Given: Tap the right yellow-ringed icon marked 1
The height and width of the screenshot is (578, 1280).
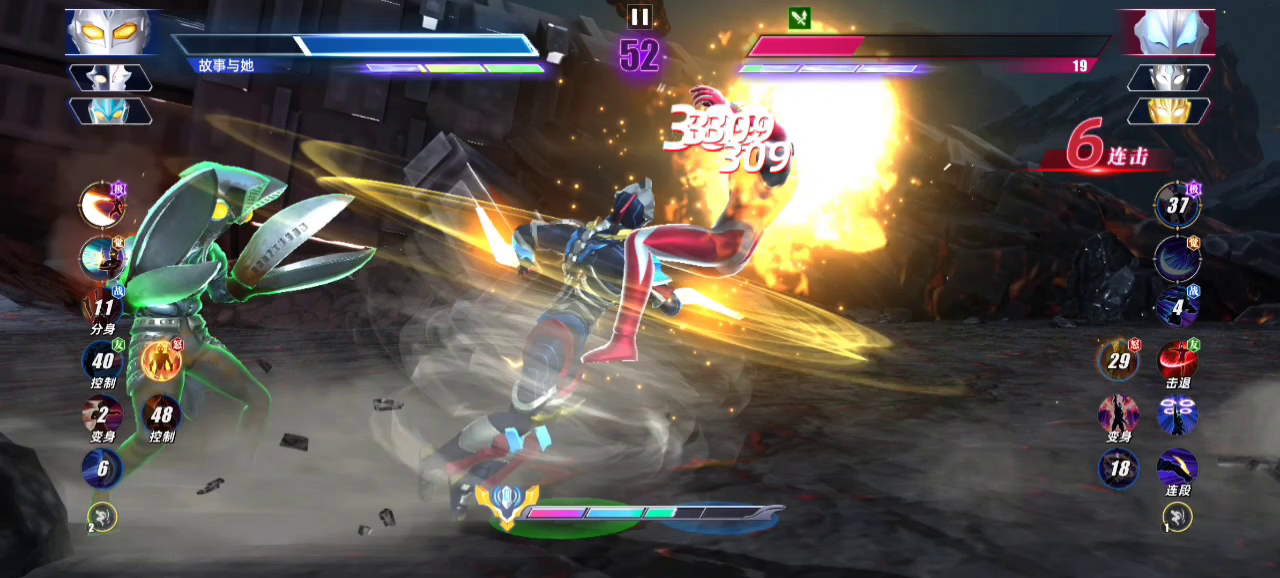Looking at the screenshot, I should tap(1177, 516).
